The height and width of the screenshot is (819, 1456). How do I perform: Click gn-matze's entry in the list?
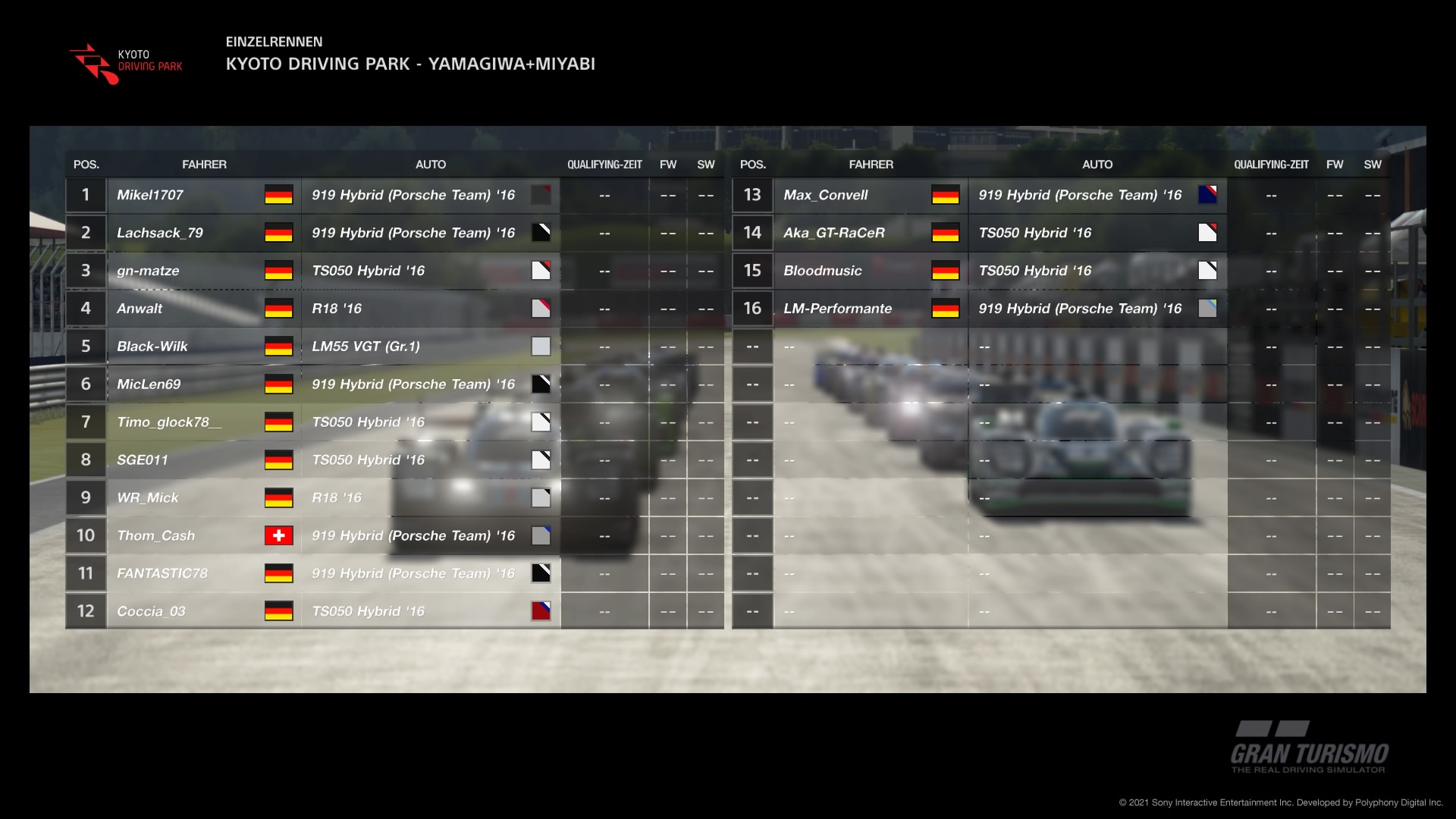pyautogui.click(x=148, y=271)
